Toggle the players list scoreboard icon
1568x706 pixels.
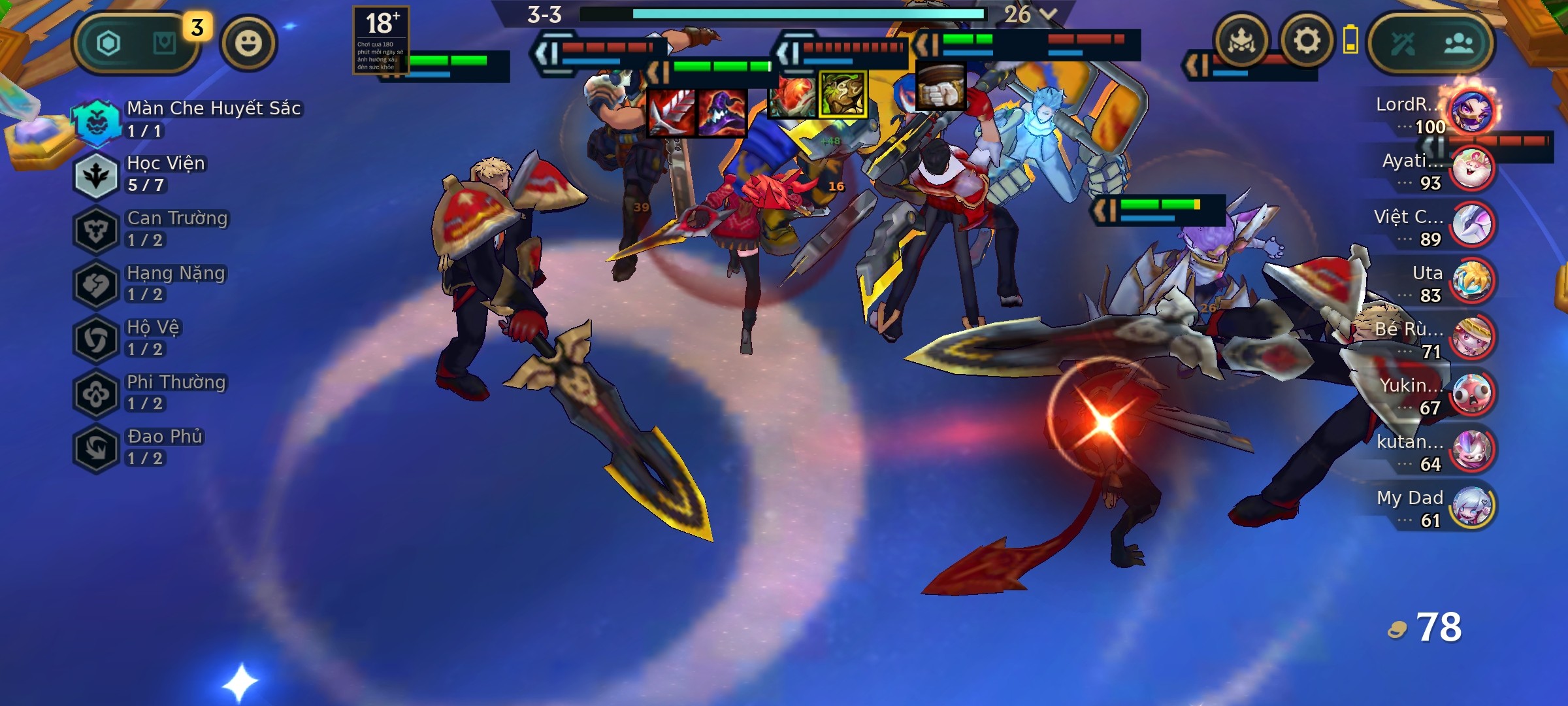coord(1458,43)
